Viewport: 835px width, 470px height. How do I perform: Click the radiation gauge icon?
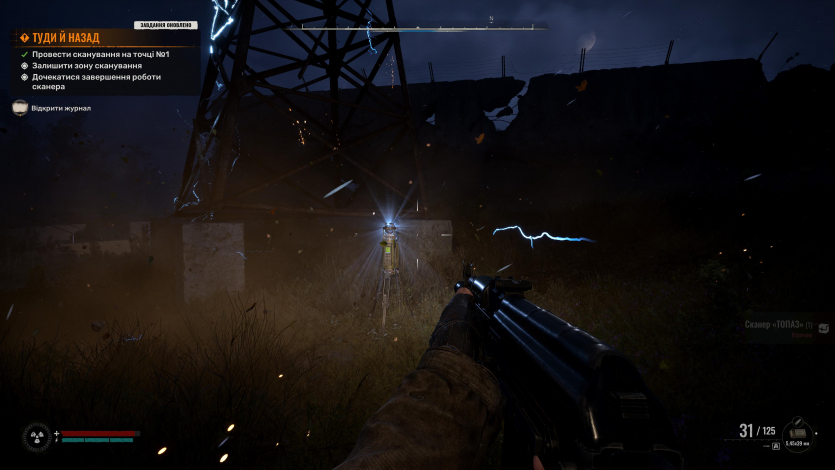38,437
